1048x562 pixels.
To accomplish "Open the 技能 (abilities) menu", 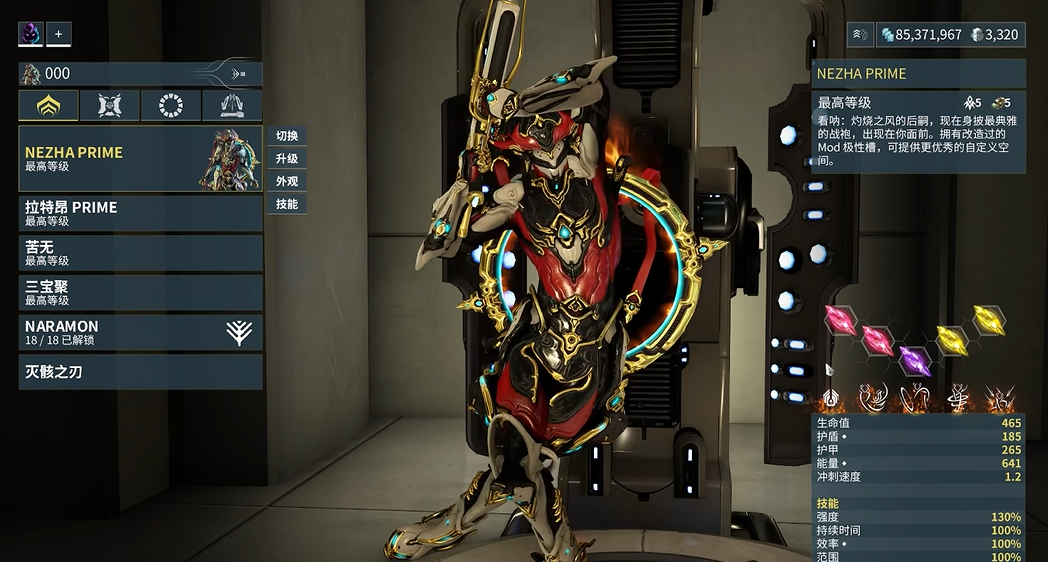I will [x=287, y=204].
